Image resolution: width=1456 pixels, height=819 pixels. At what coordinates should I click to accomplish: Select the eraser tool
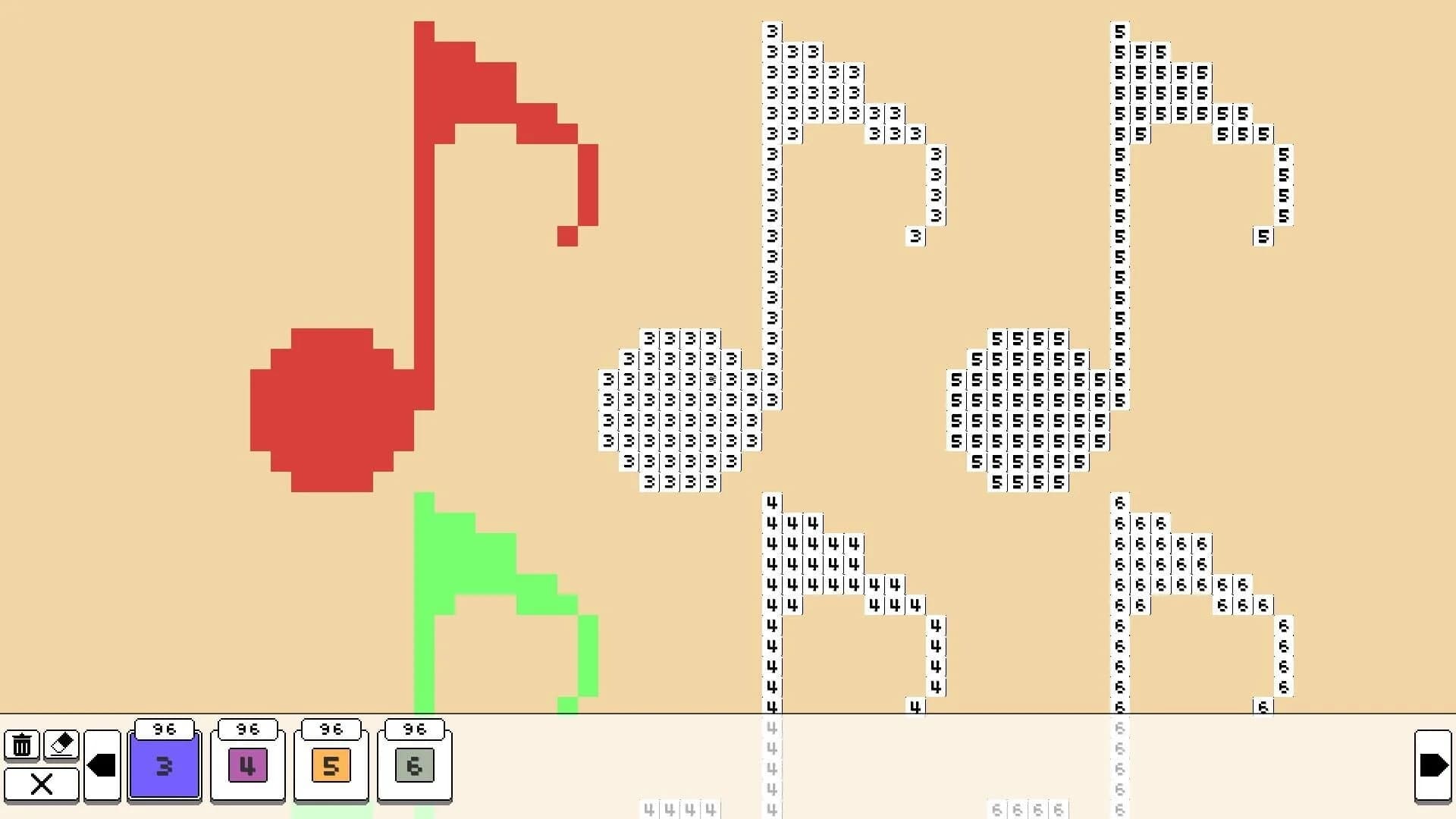(x=61, y=745)
